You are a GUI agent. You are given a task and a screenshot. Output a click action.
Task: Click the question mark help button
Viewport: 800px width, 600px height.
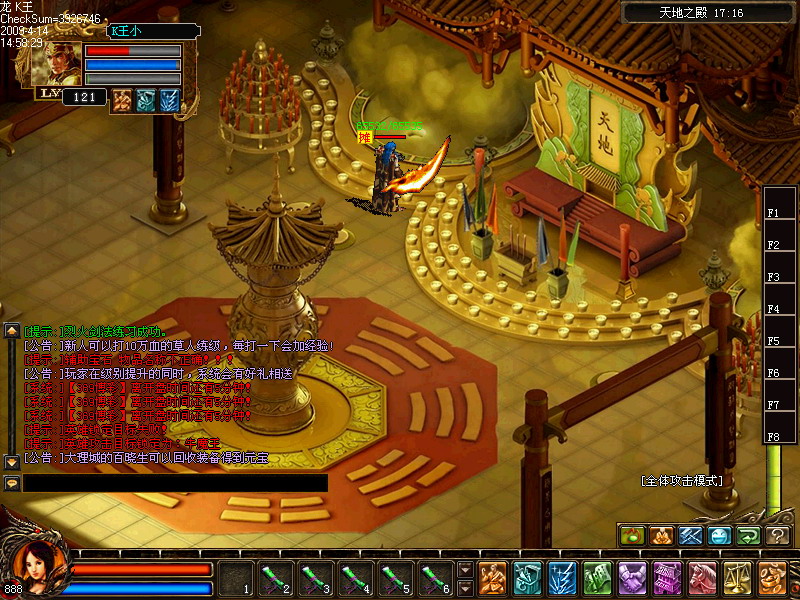pyautogui.click(x=778, y=536)
